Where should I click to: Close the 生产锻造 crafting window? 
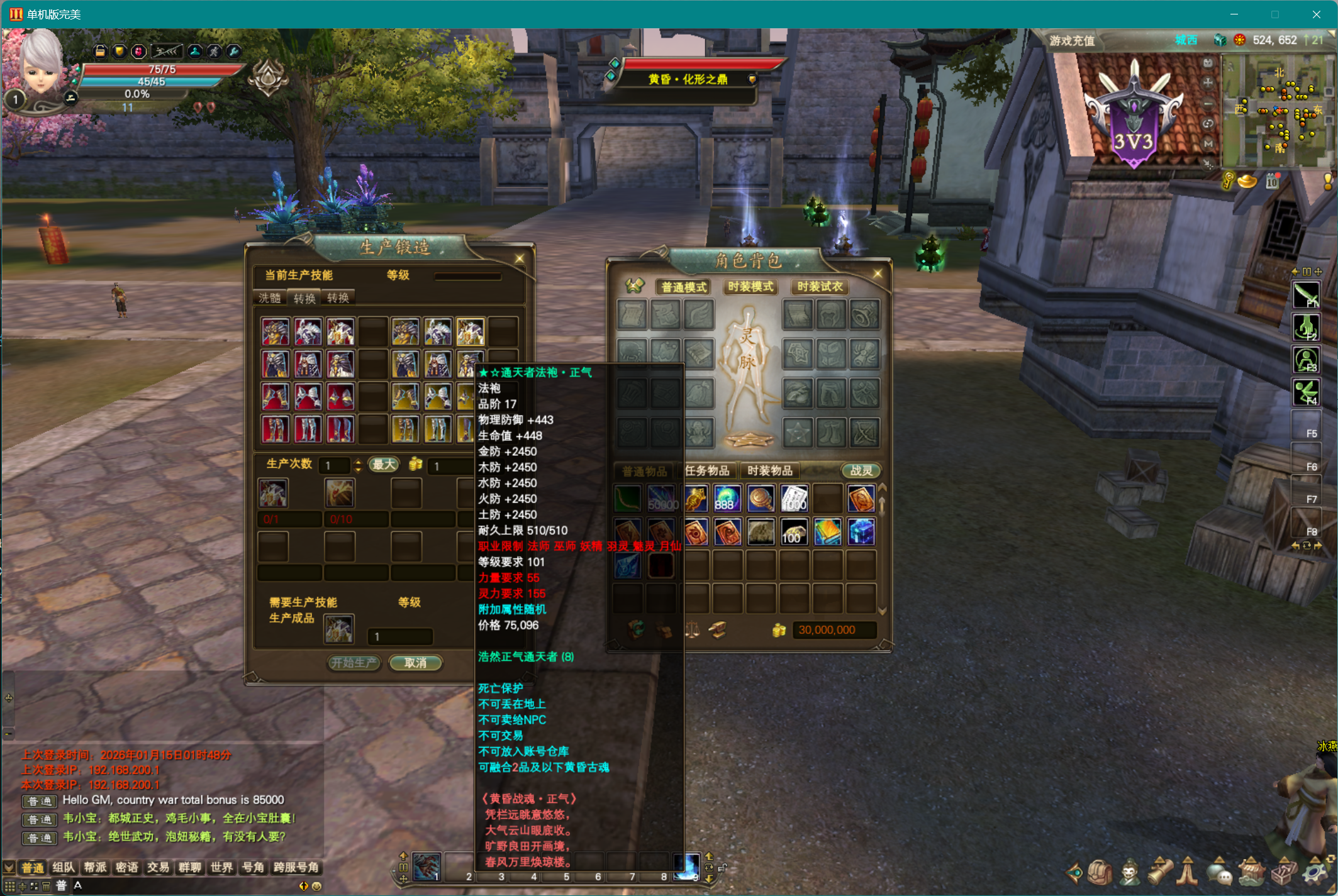(x=520, y=258)
